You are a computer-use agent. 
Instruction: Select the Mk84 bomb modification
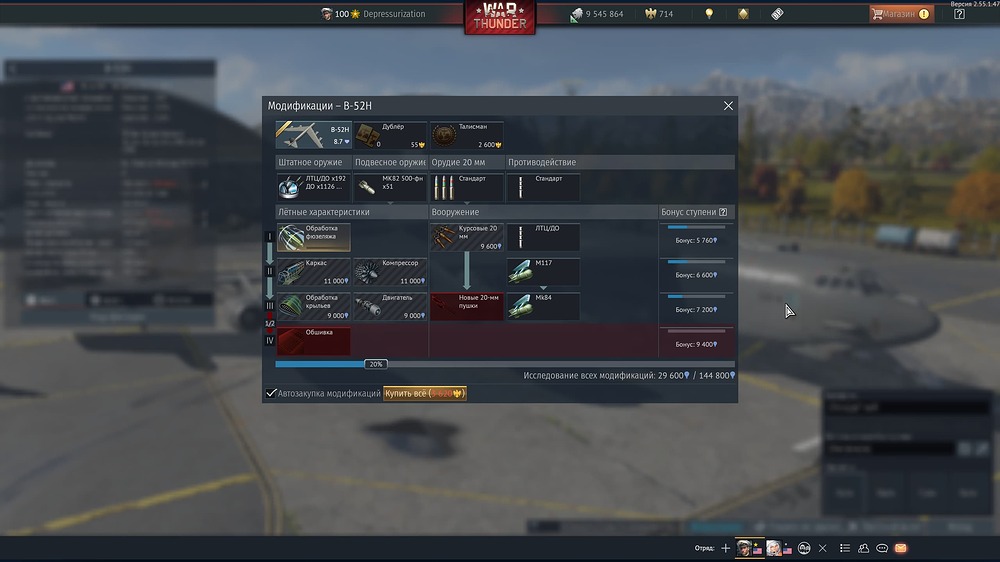tap(543, 307)
